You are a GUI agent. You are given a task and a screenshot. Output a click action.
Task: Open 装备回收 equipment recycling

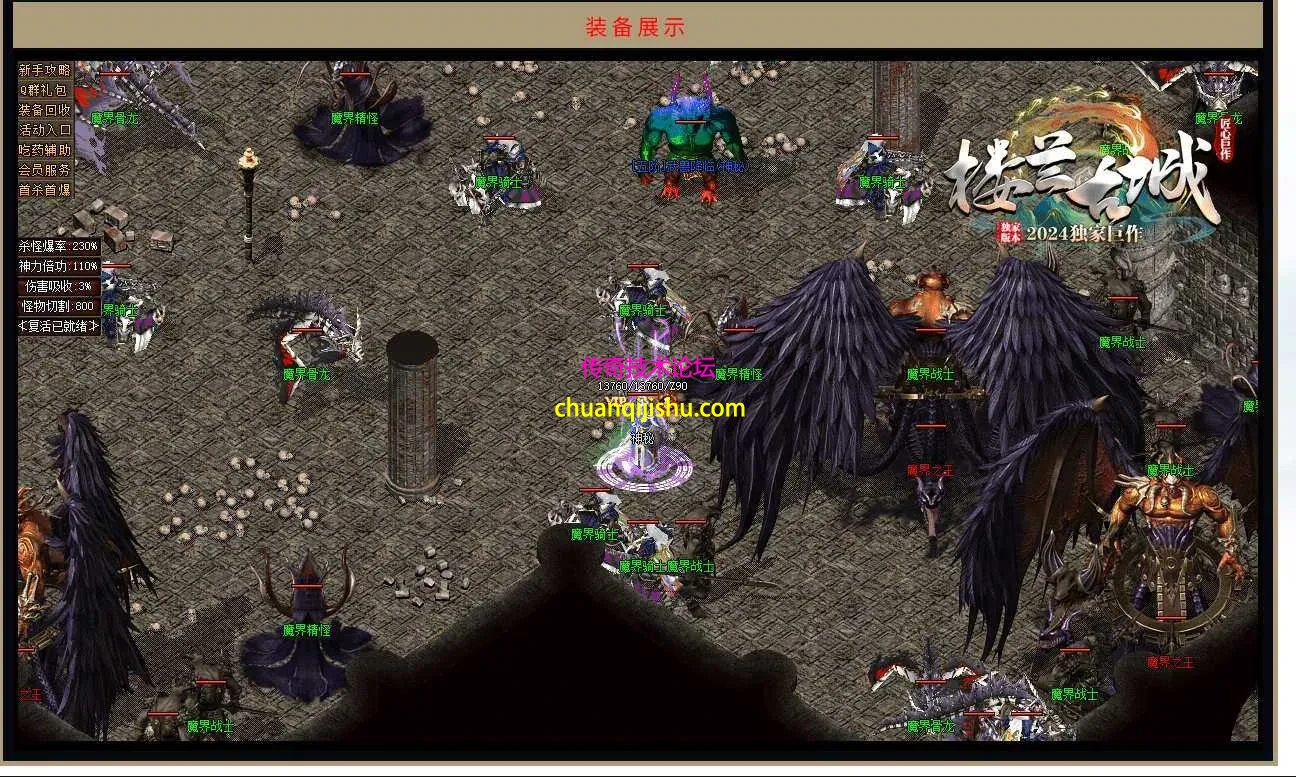pos(45,110)
